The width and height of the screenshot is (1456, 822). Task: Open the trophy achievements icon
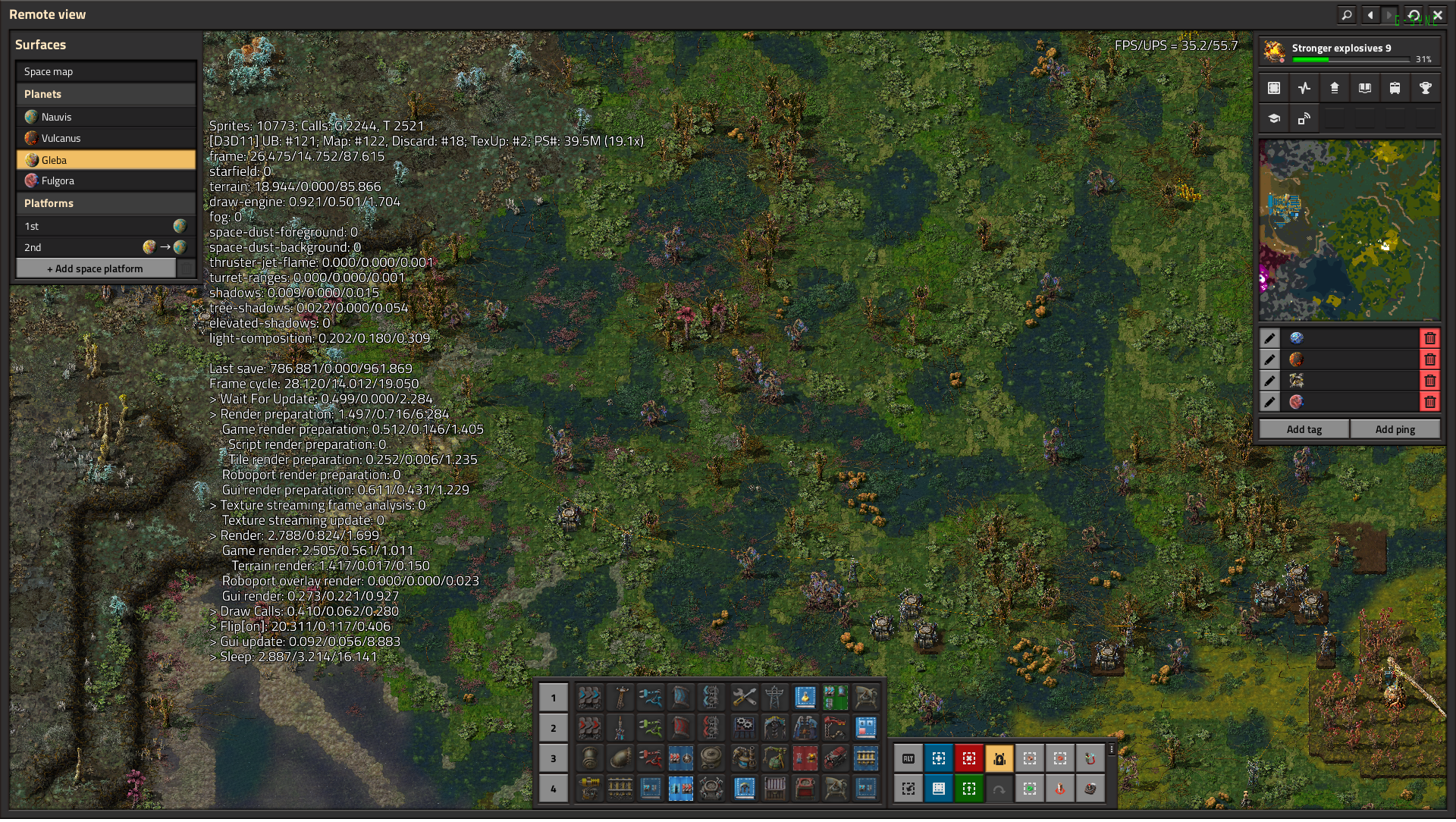click(x=1425, y=89)
